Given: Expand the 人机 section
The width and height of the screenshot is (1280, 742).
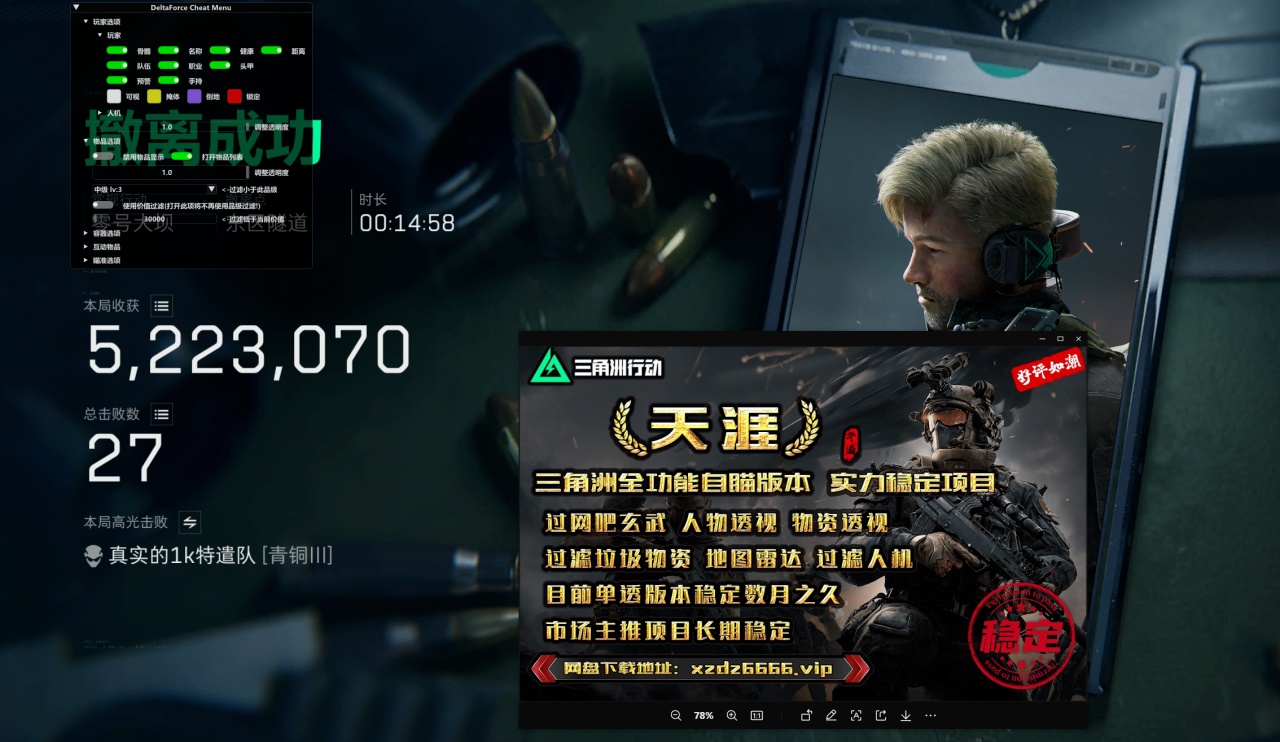Looking at the screenshot, I should 99,114.
